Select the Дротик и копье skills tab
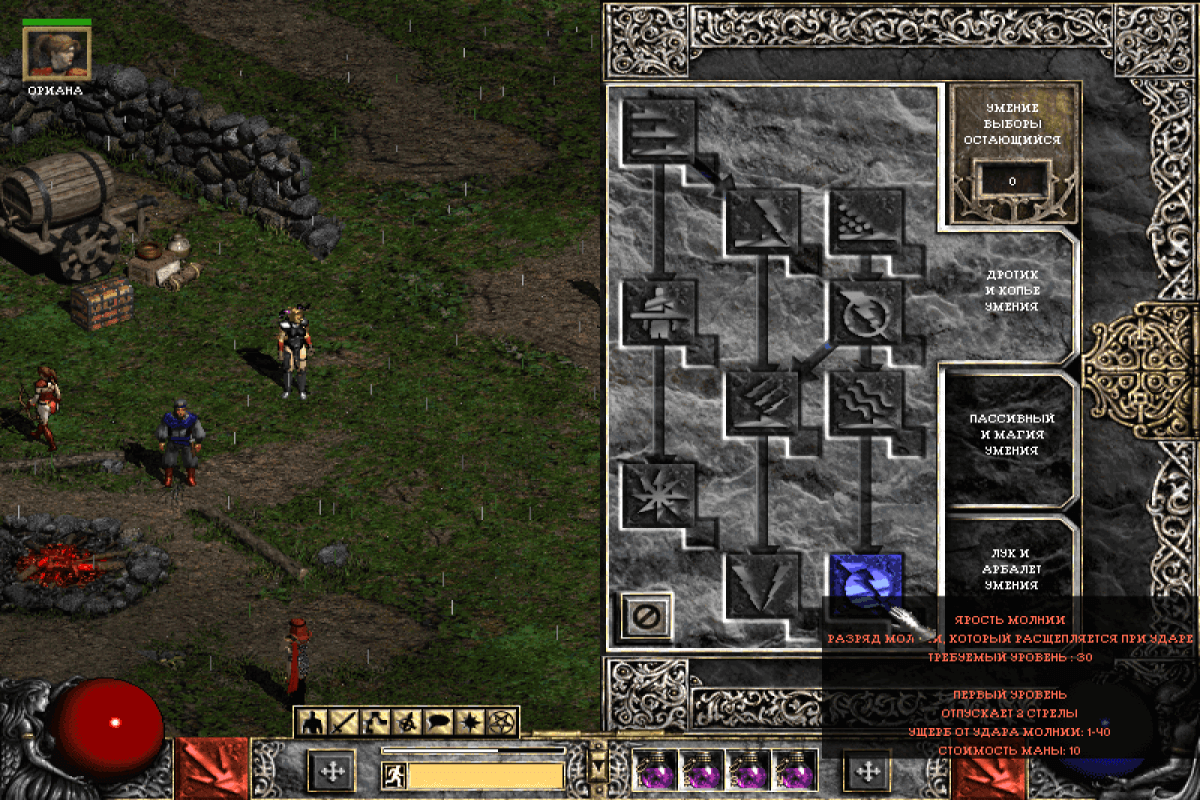1200x800 pixels. point(1010,290)
